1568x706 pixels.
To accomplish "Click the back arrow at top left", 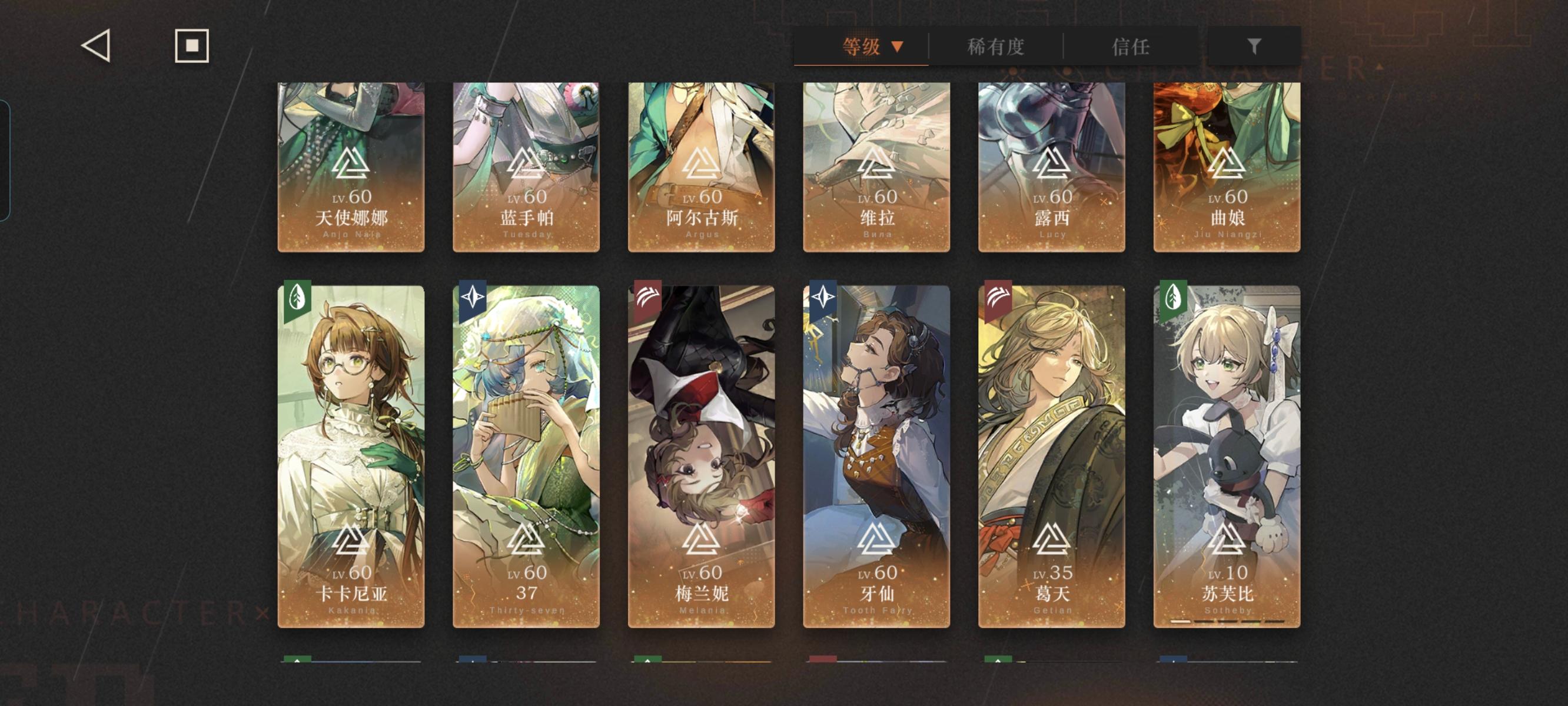I will [x=97, y=47].
